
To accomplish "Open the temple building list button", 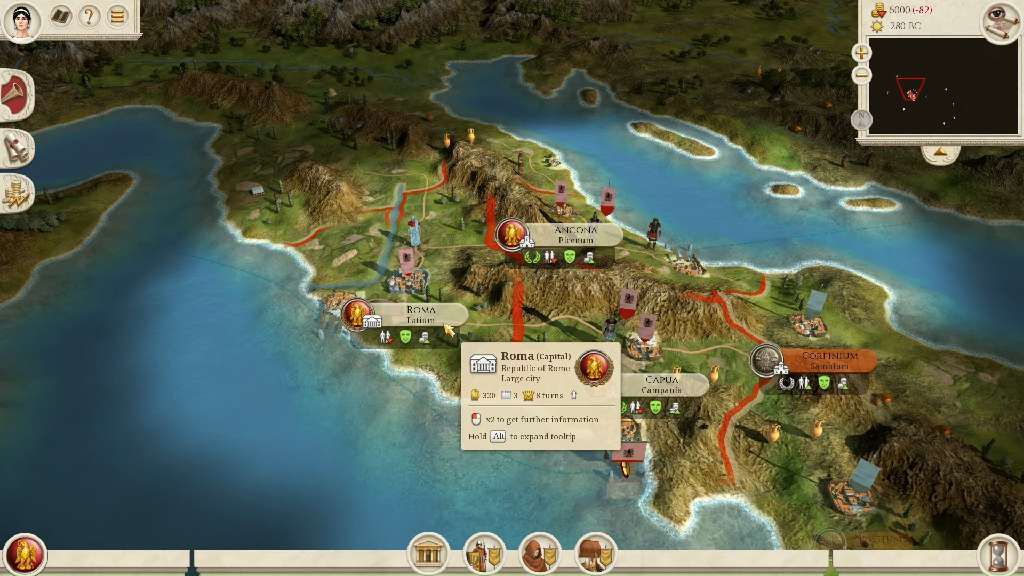I will [428, 553].
